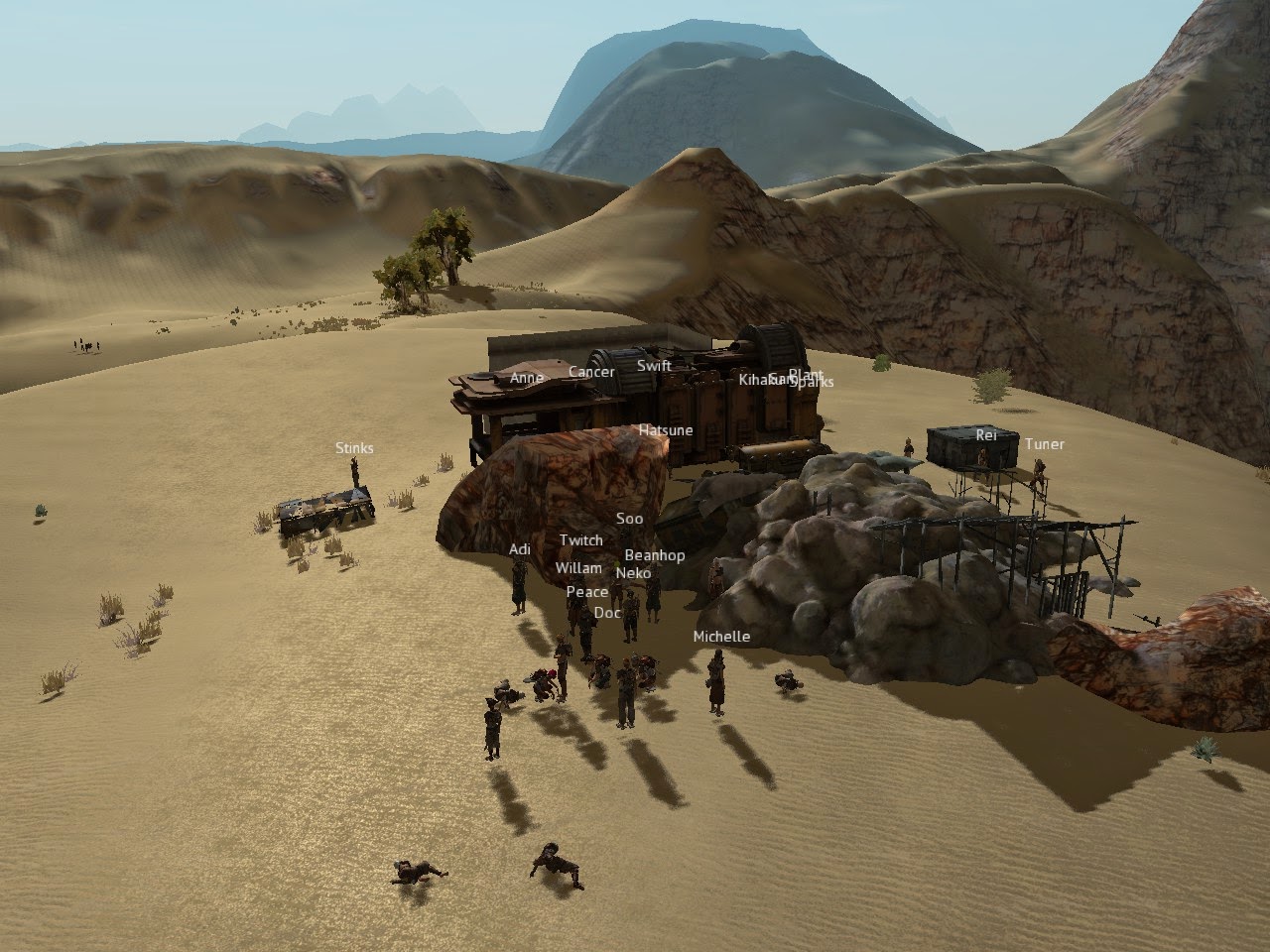Select the Rei name label
The image size is (1270, 952).
click(x=985, y=434)
